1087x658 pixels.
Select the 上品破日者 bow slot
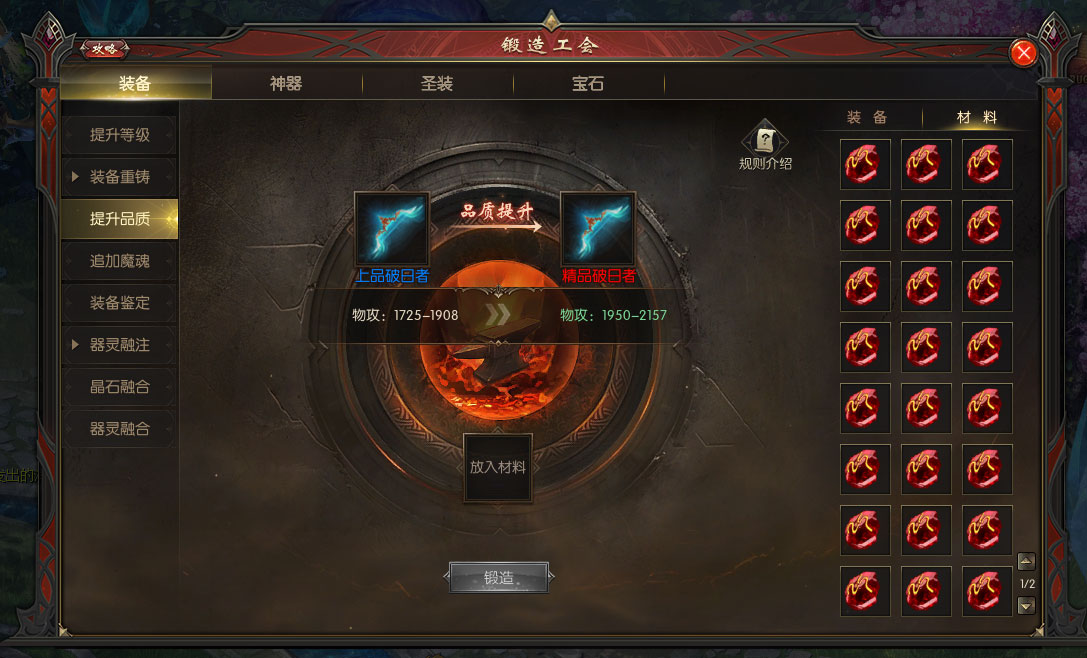point(392,229)
